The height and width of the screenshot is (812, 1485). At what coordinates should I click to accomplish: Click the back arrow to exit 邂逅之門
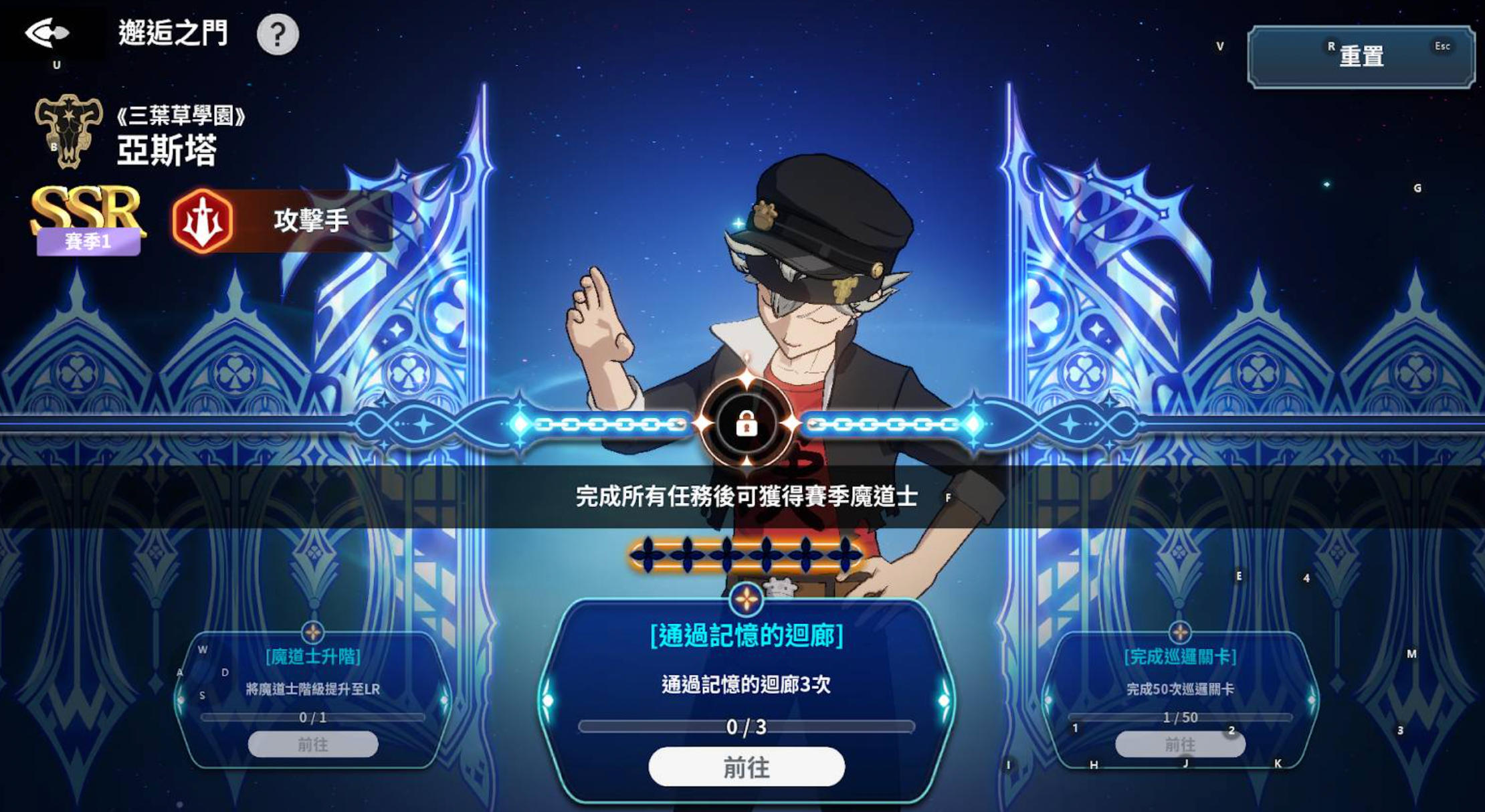pos(47,31)
